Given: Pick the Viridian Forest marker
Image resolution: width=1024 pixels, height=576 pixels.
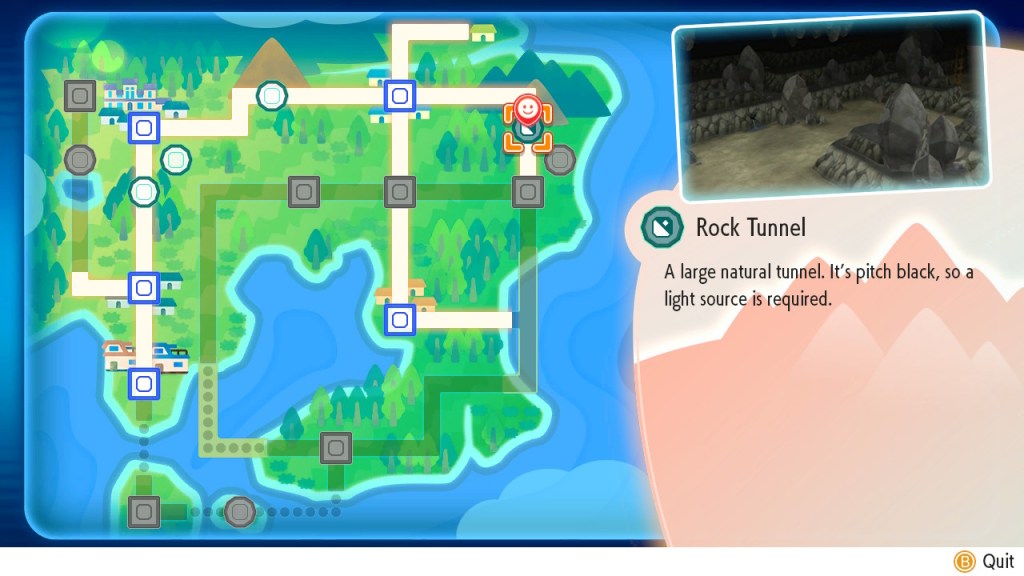Looking at the screenshot, I should (145, 190).
